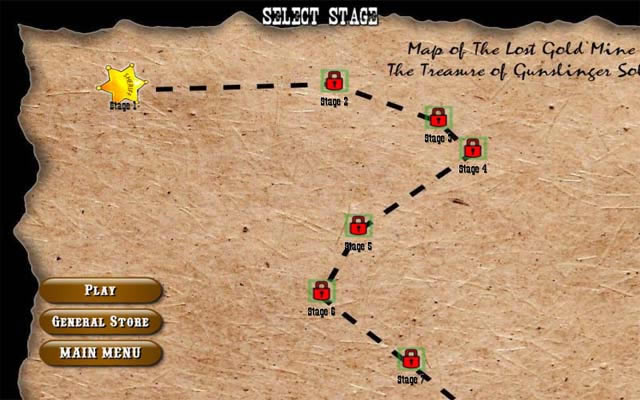This screenshot has height=400, width=640.
Task: Select the locked Stage 6 padlock
Action: point(320,291)
